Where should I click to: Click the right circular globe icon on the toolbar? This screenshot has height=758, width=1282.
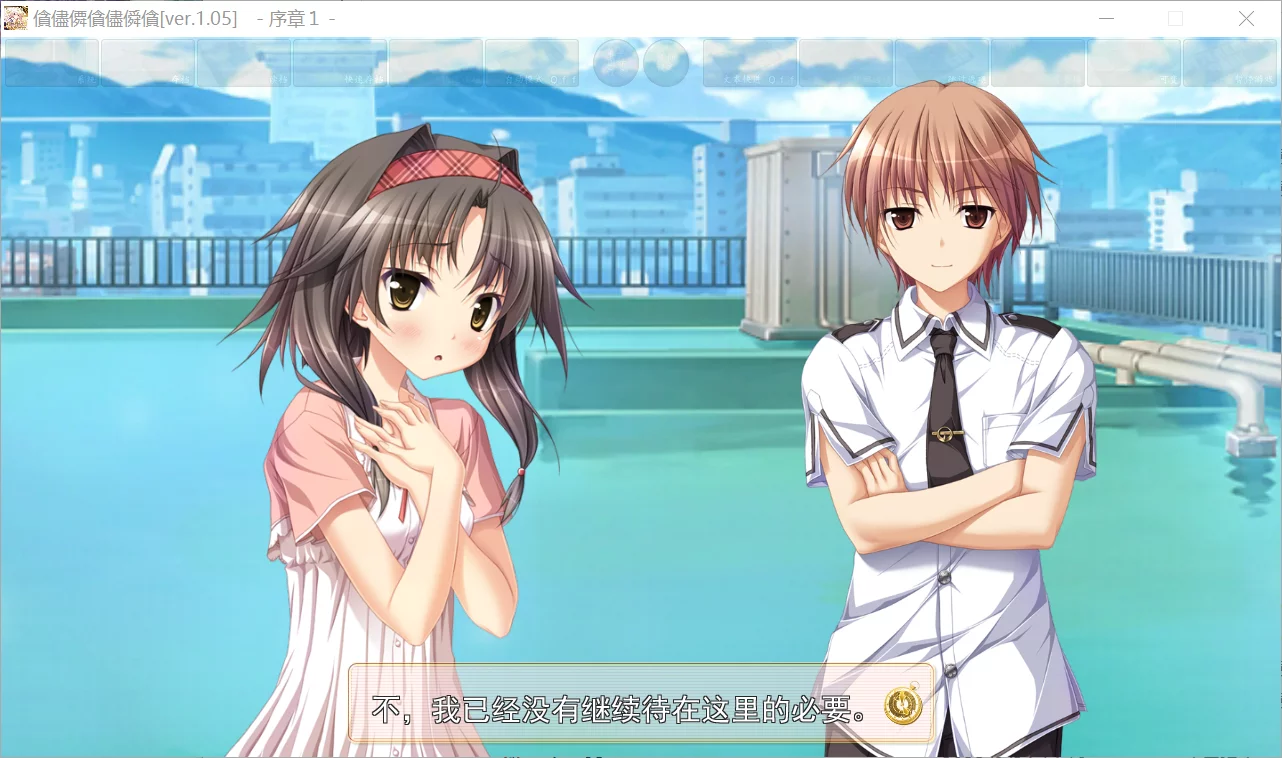[x=667, y=63]
